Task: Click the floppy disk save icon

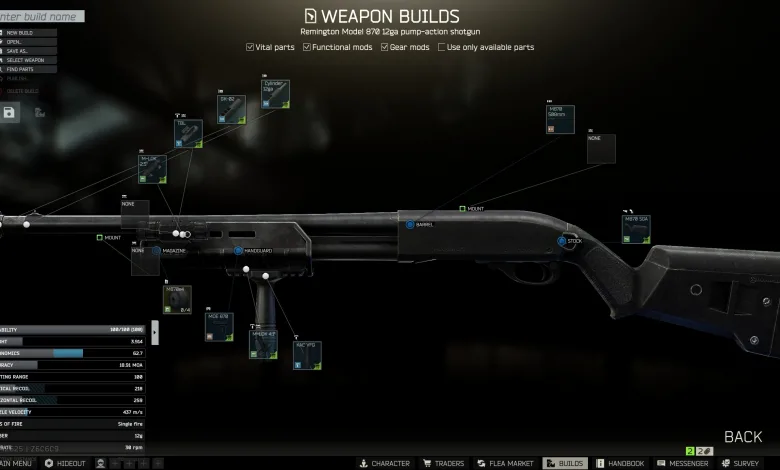Action: 10,112
